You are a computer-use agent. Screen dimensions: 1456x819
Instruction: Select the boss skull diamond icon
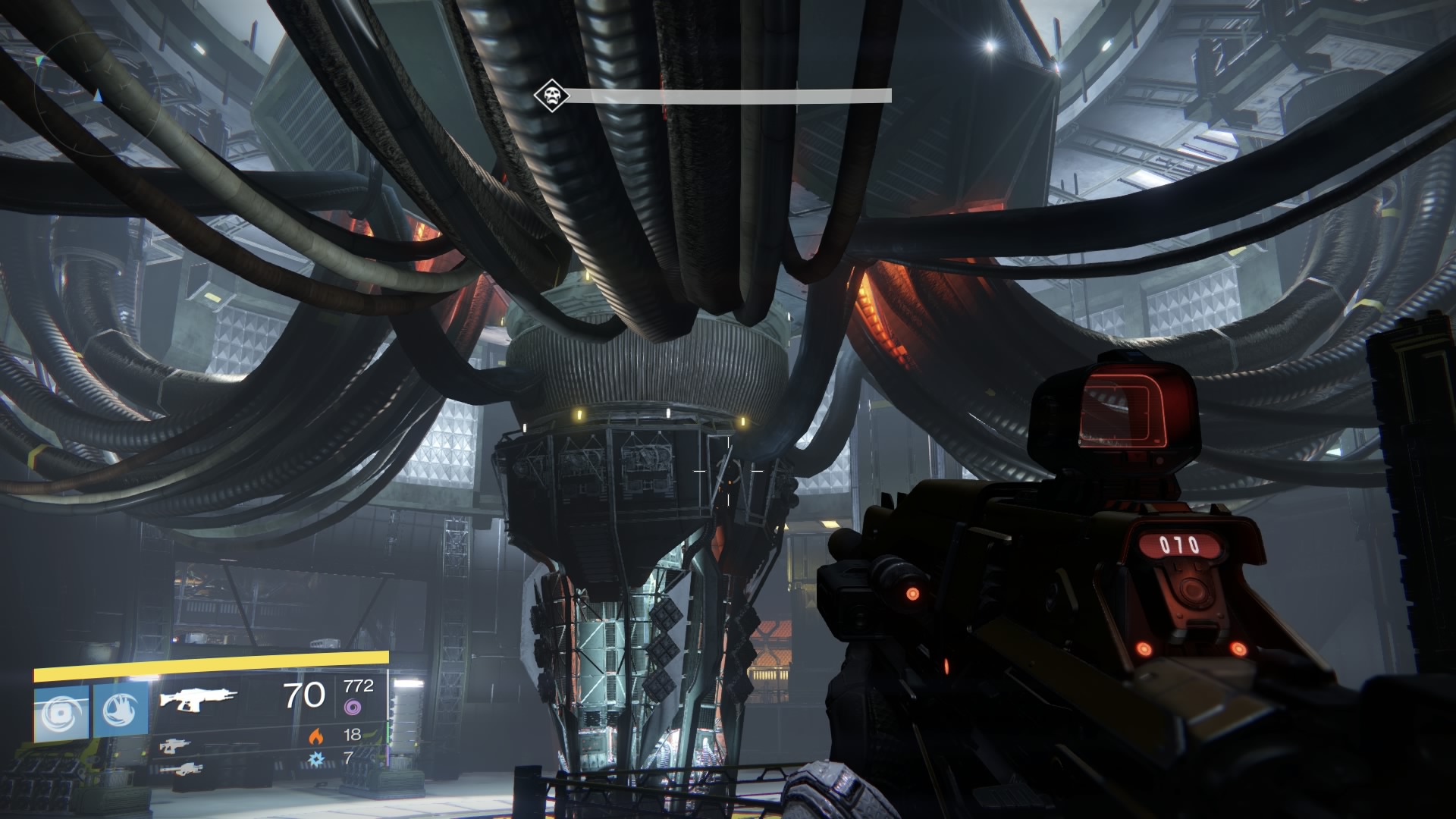[548, 96]
